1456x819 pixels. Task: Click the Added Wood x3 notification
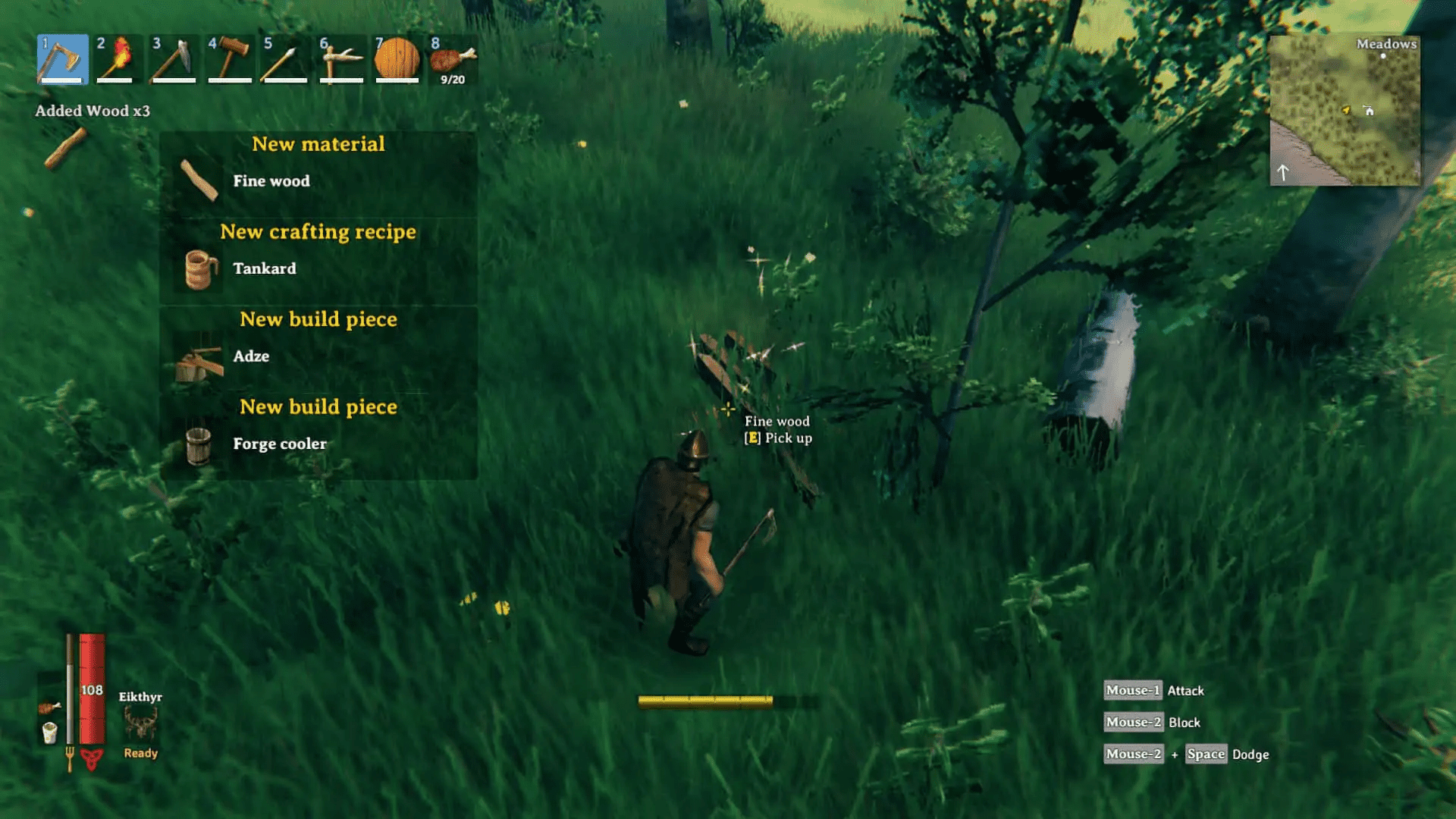93,110
